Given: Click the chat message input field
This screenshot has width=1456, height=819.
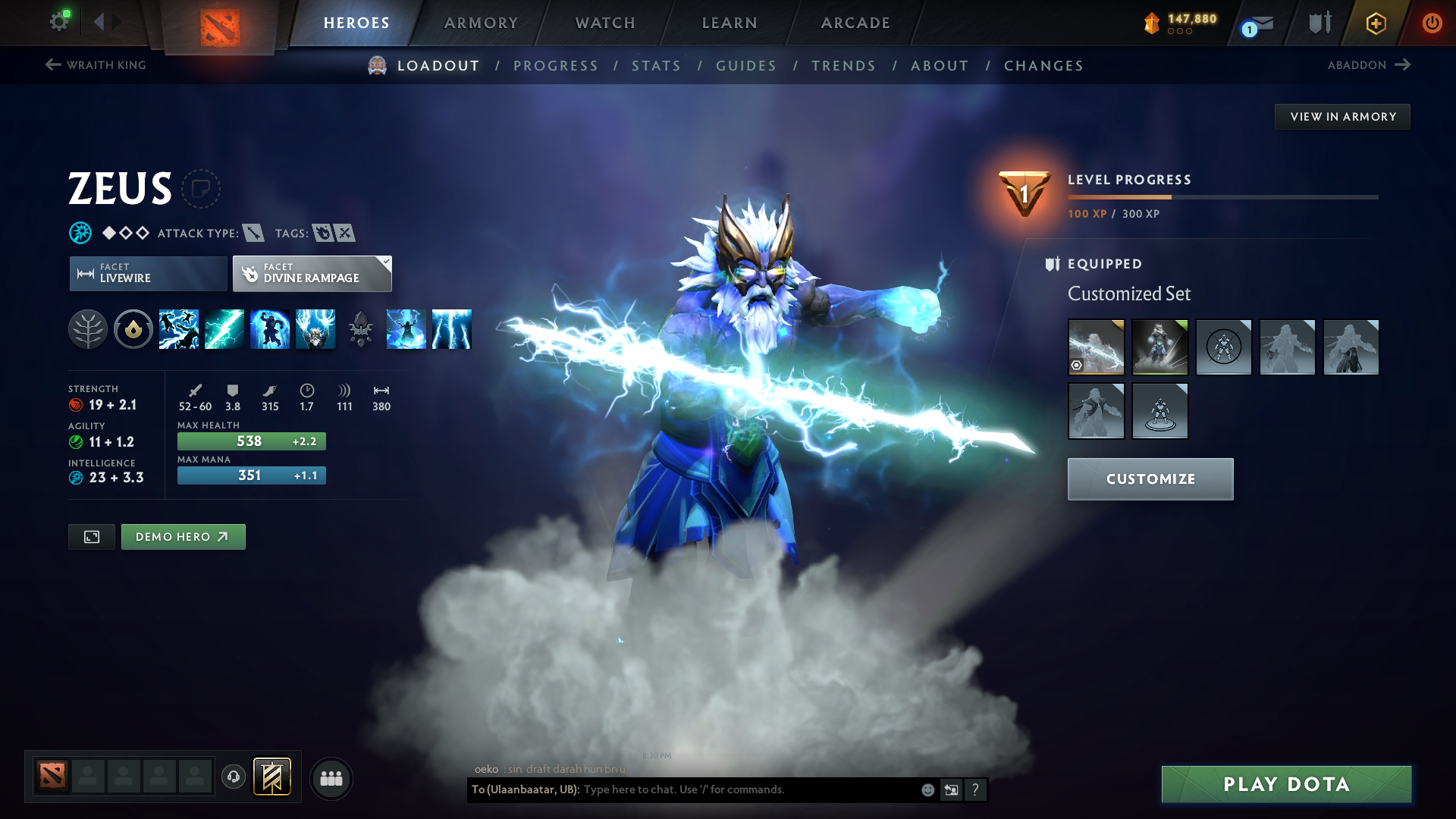Looking at the screenshot, I should (x=743, y=789).
